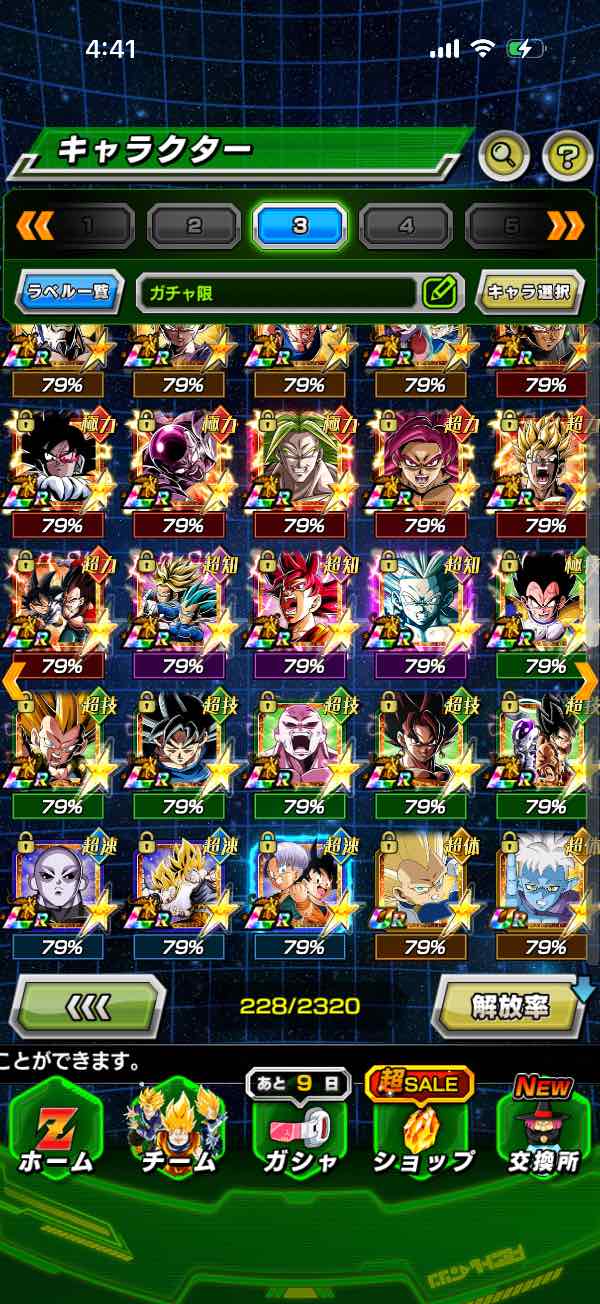600x1304 pixels.
Task: Open the 解放率 sort option
Action: pos(510,1007)
